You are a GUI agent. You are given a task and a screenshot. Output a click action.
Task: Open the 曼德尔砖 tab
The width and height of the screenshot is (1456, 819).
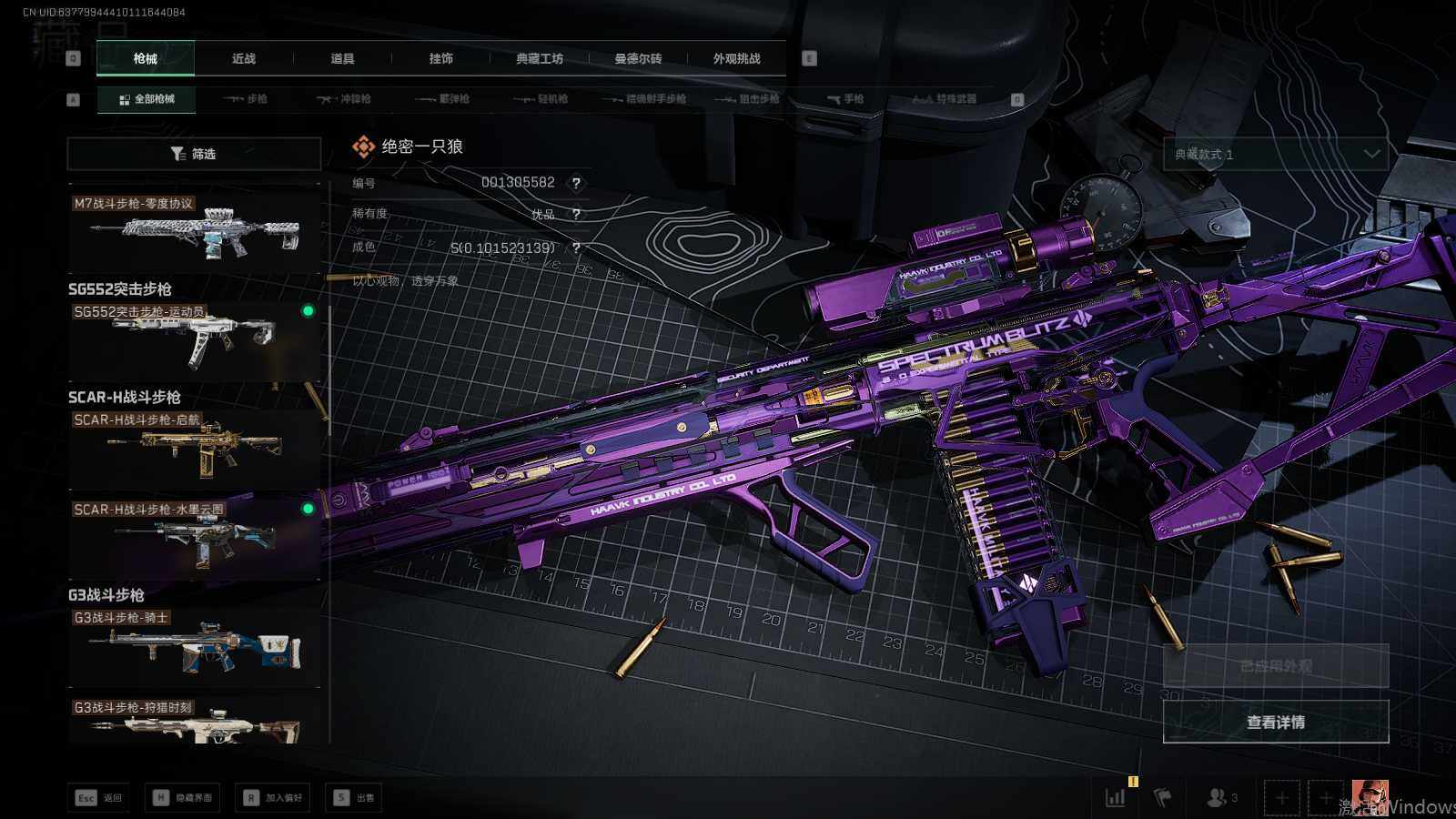[x=638, y=58]
